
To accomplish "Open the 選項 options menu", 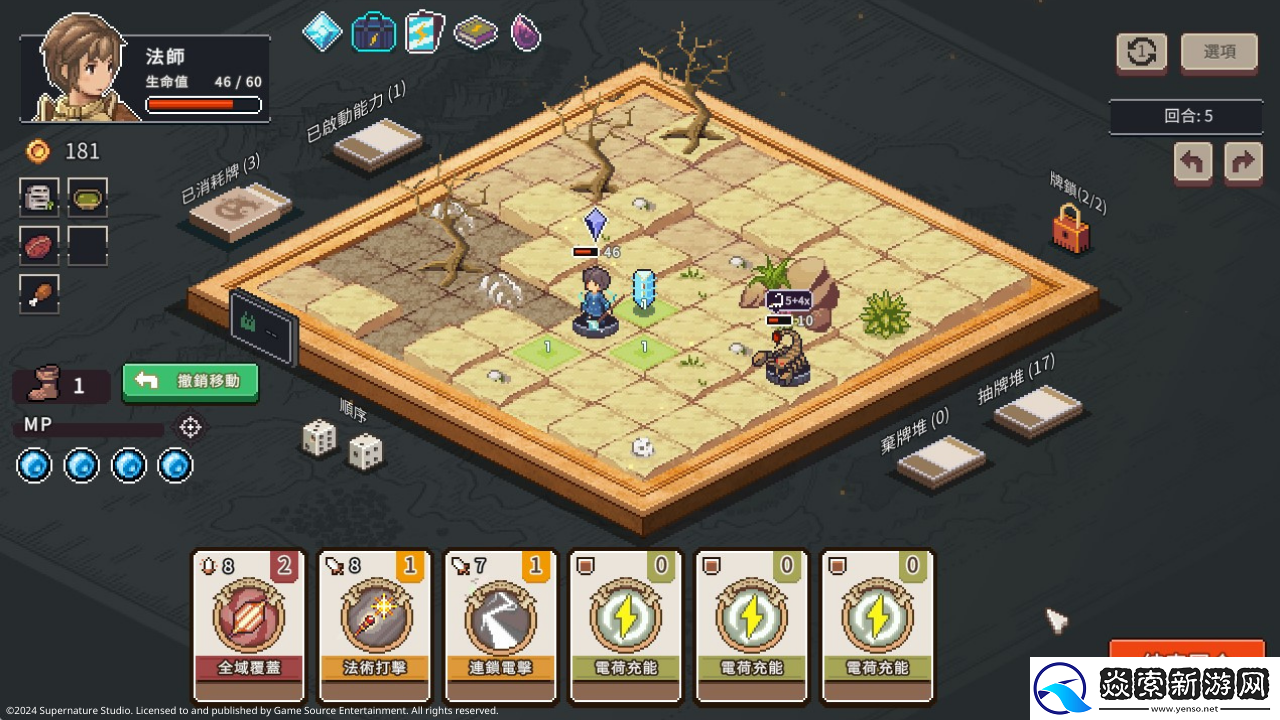I will [1219, 52].
